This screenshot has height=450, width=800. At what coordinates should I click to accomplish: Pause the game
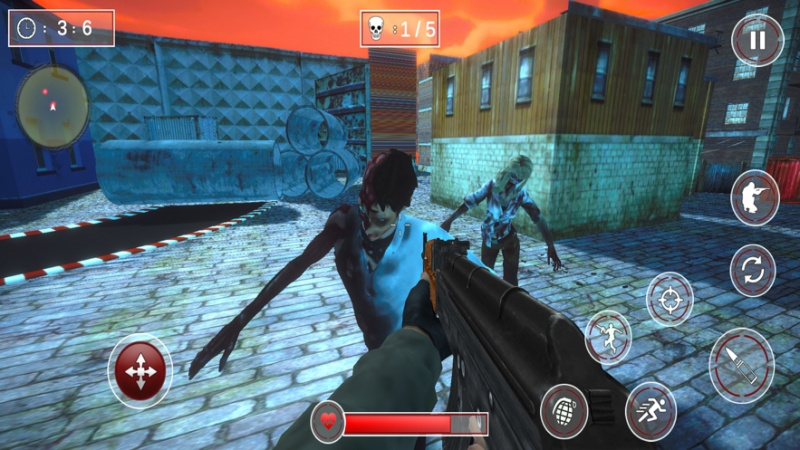click(x=757, y=41)
